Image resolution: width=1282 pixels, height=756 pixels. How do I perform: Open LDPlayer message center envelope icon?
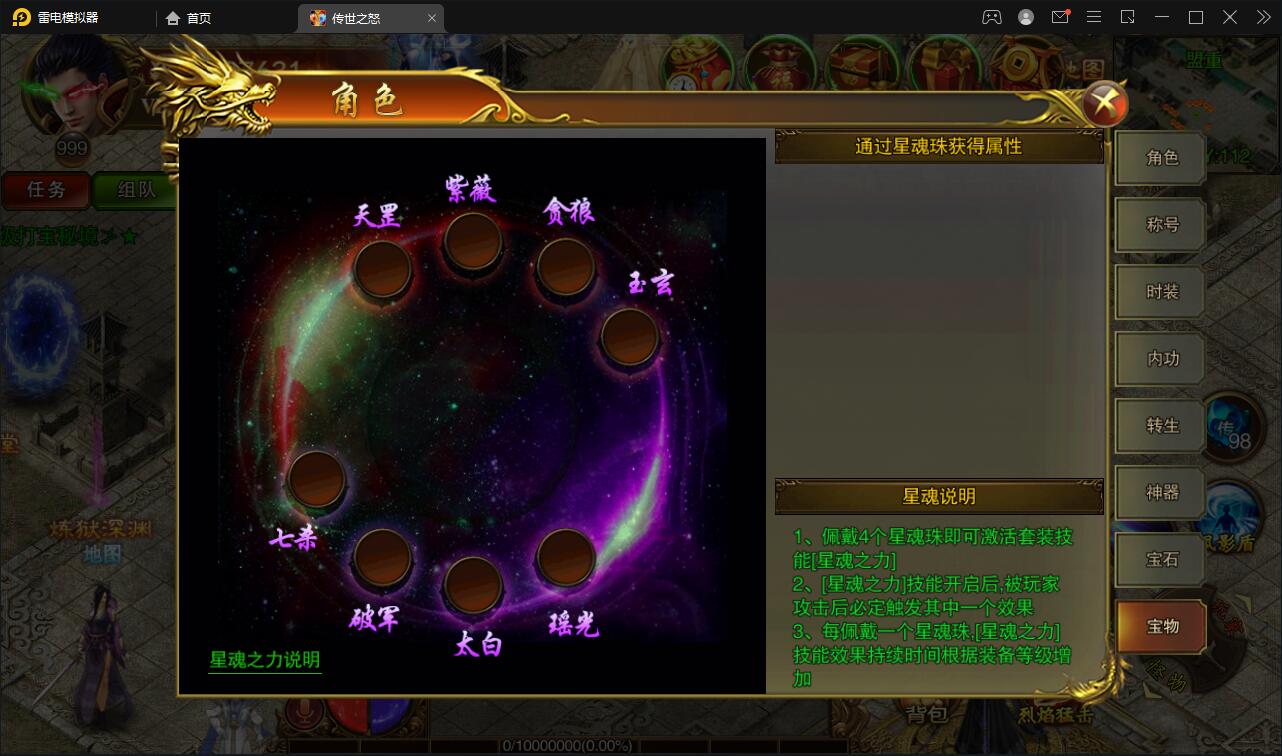click(1061, 17)
